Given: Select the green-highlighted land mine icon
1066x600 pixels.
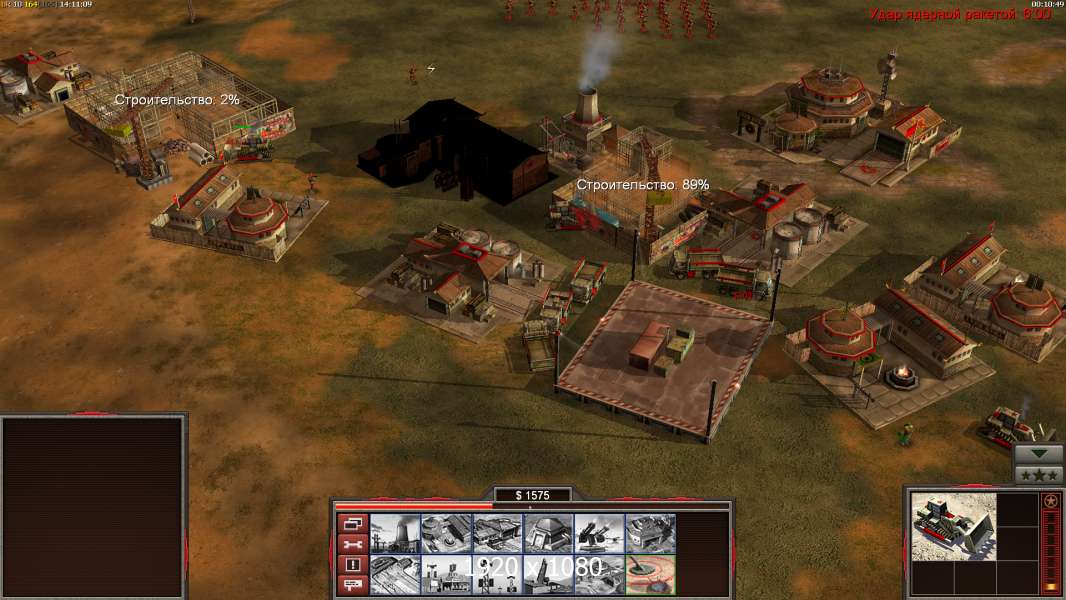Looking at the screenshot, I should tap(649, 574).
